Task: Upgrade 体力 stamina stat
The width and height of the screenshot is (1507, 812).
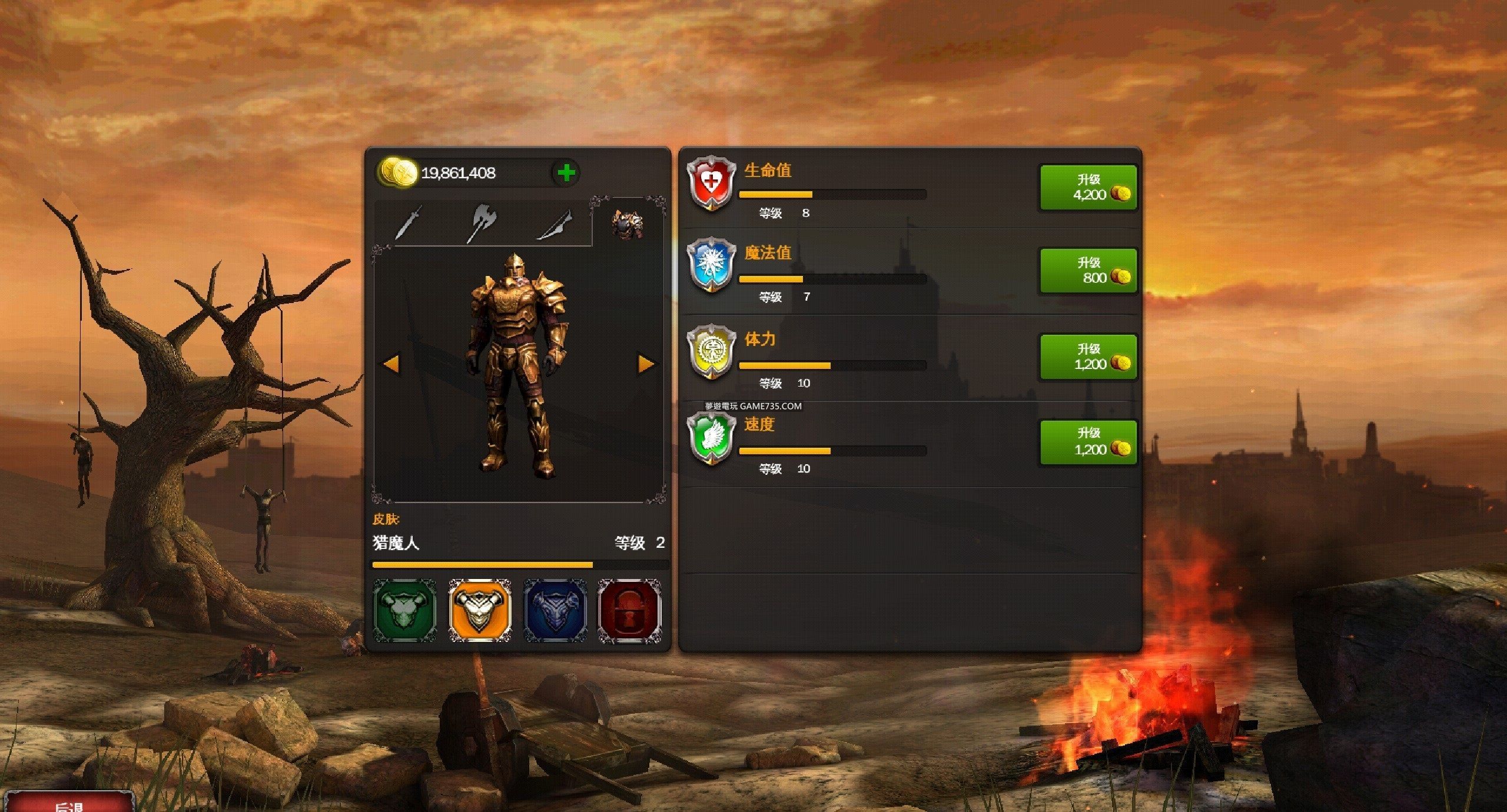Action: click(1088, 357)
